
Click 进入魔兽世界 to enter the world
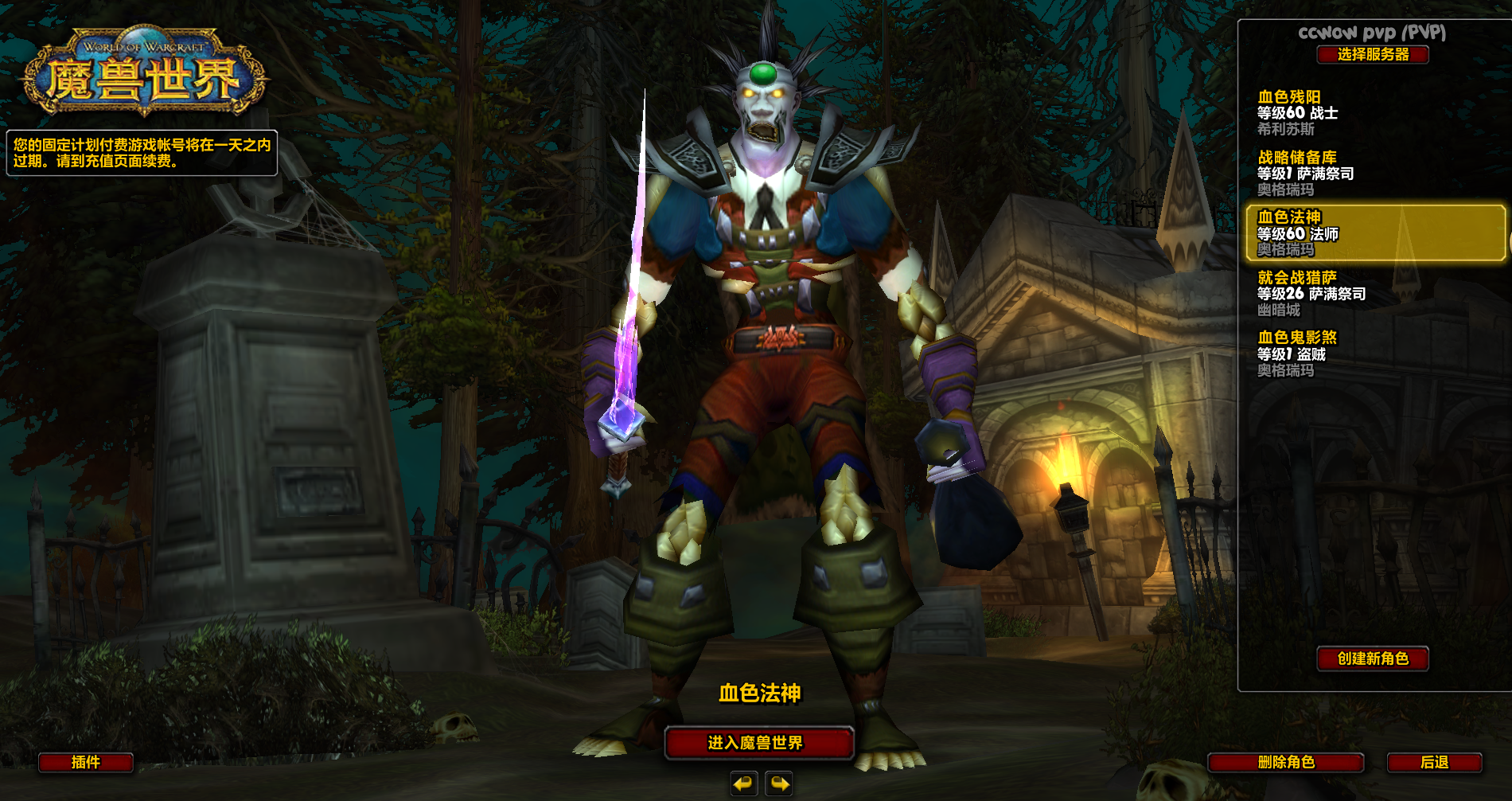[x=758, y=743]
